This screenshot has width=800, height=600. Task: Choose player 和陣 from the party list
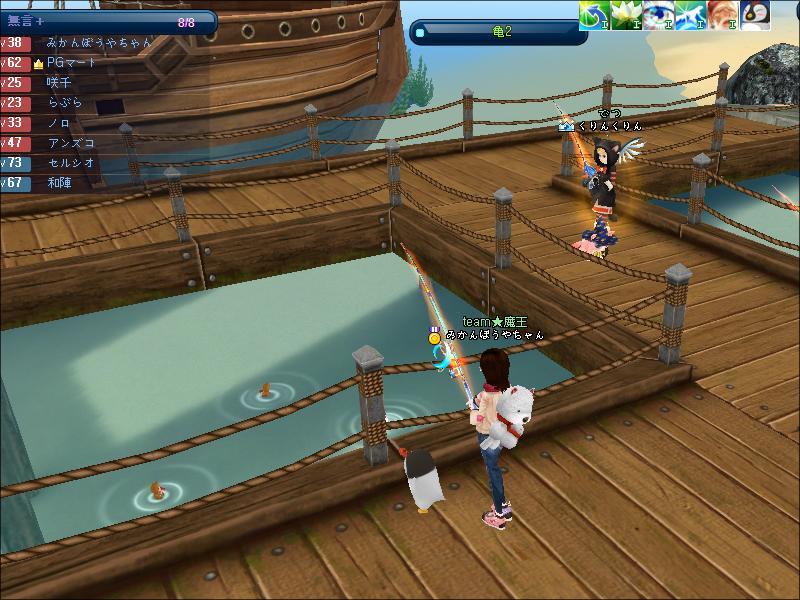(60, 183)
